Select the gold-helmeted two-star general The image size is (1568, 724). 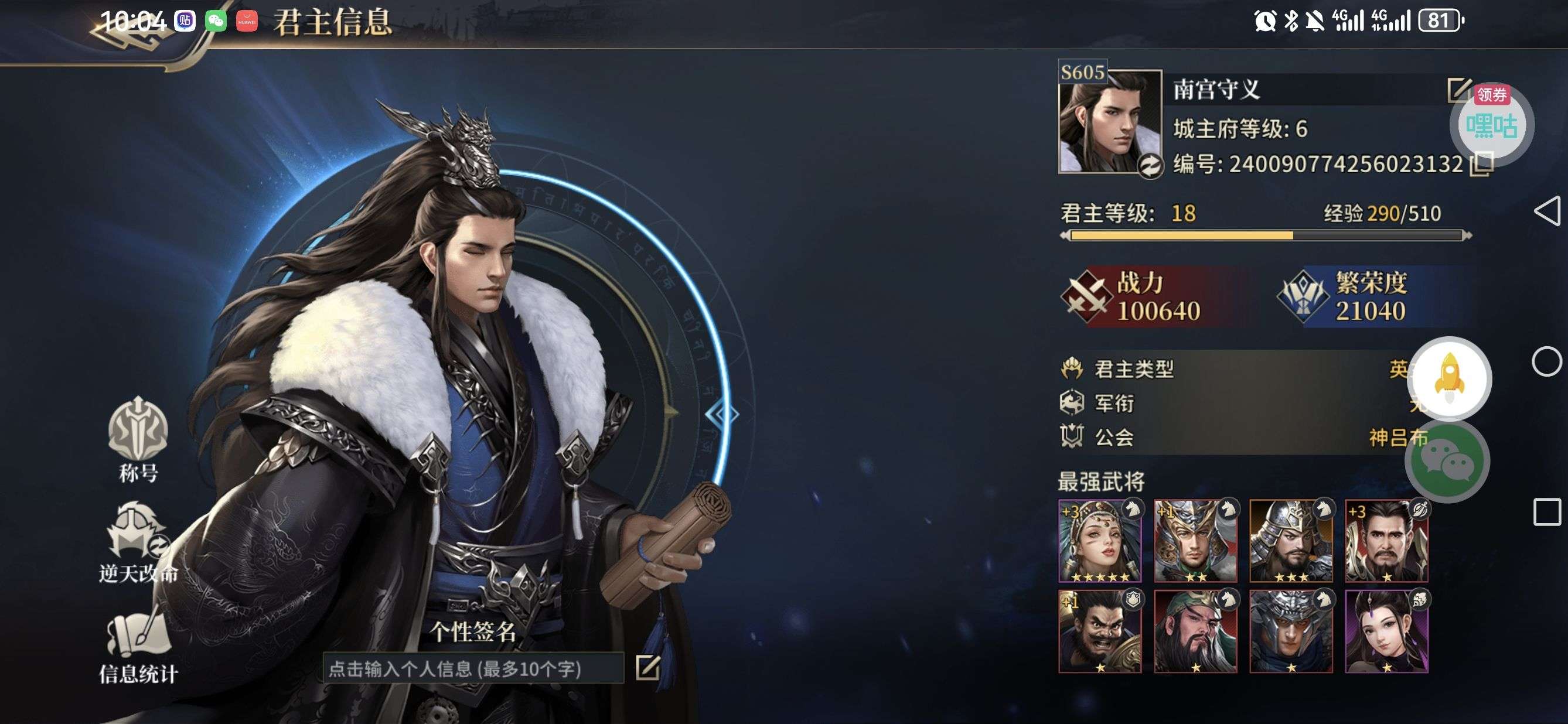click(x=1195, y=541)
